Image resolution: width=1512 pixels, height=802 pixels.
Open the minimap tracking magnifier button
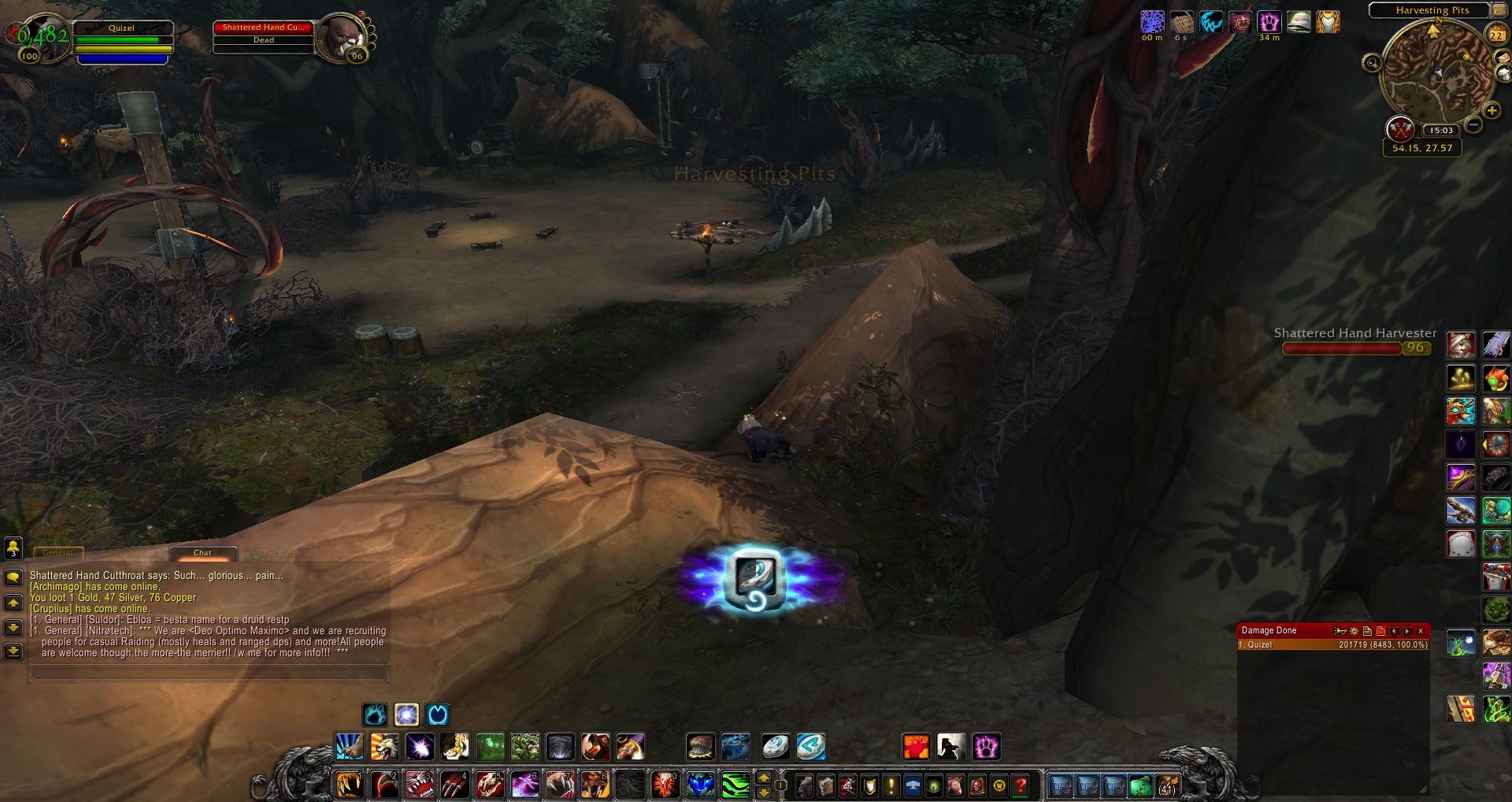[x=1372, y=62]
